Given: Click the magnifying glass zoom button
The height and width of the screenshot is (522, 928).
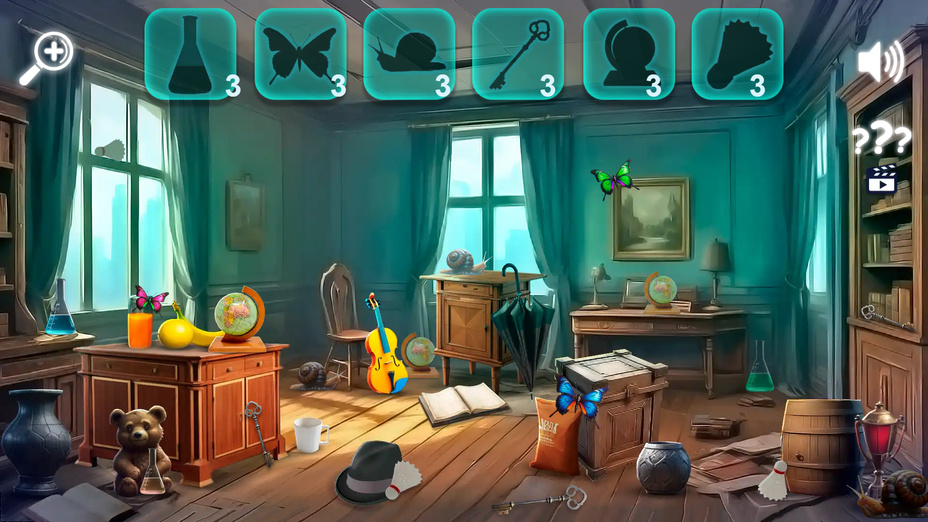Looking at the screenshot, I should [x=47, y=57].
